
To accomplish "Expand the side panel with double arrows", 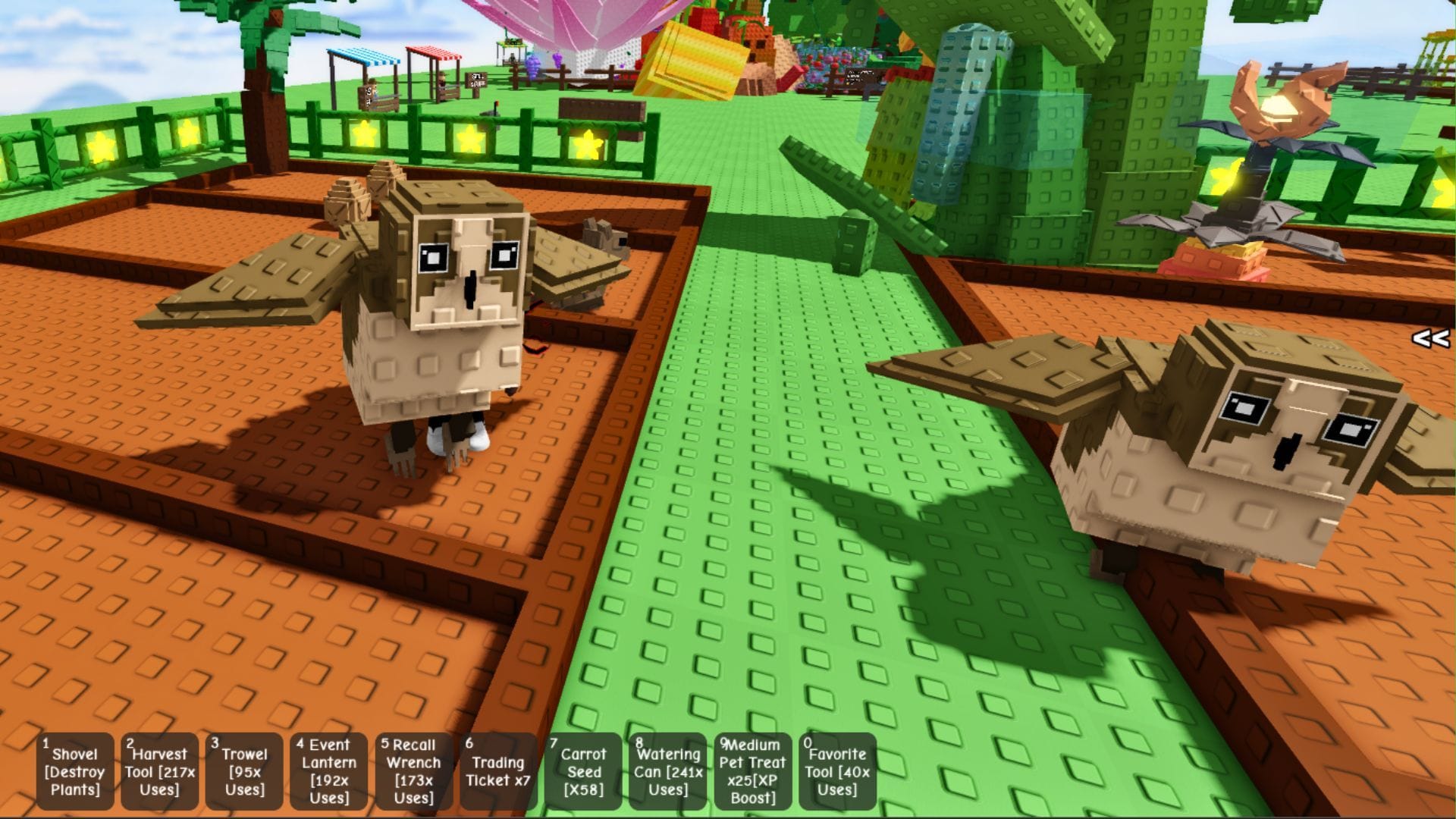I will 1430,338.
